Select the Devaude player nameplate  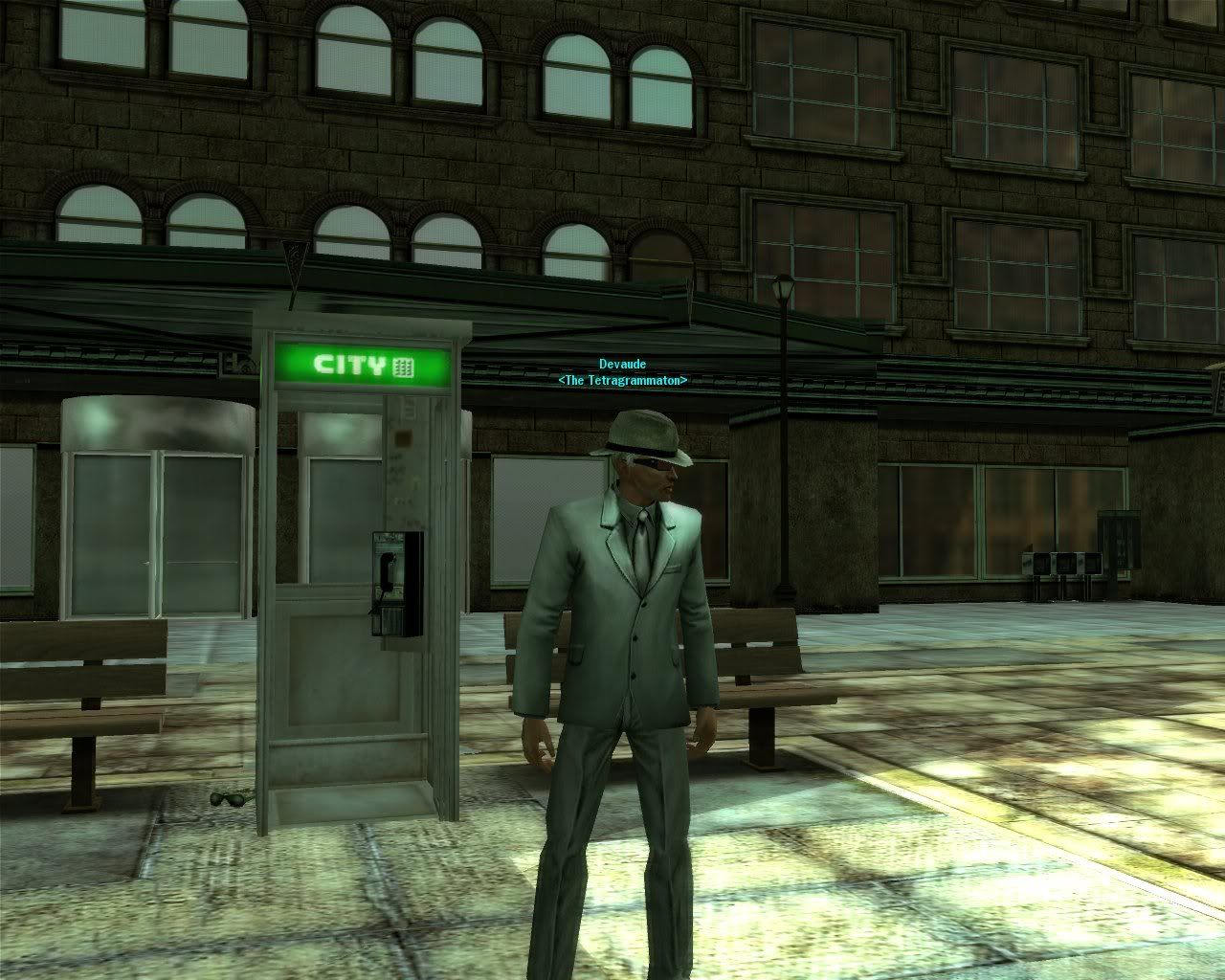coord(622,365)
